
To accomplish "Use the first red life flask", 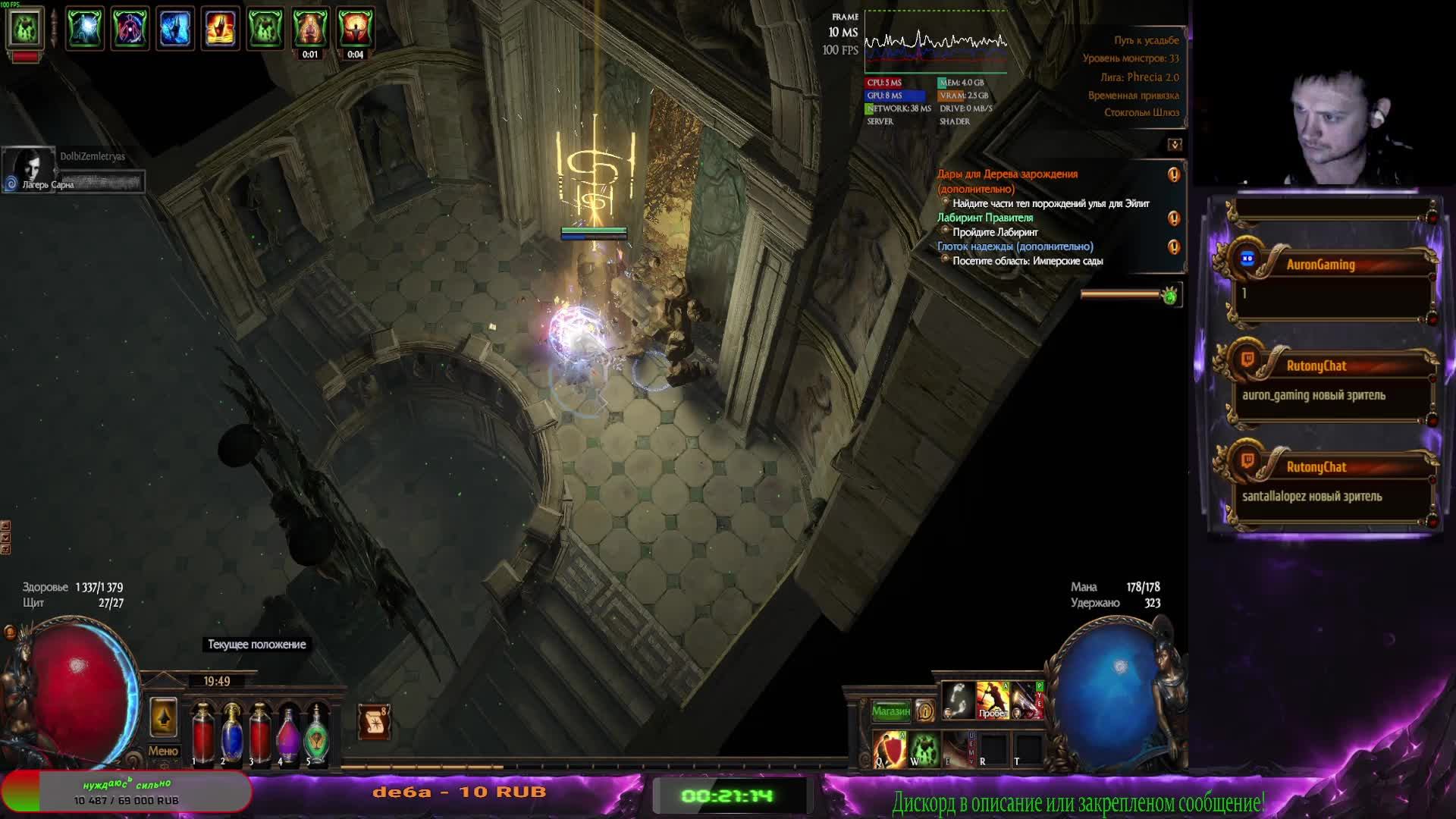I will [202, 733].
